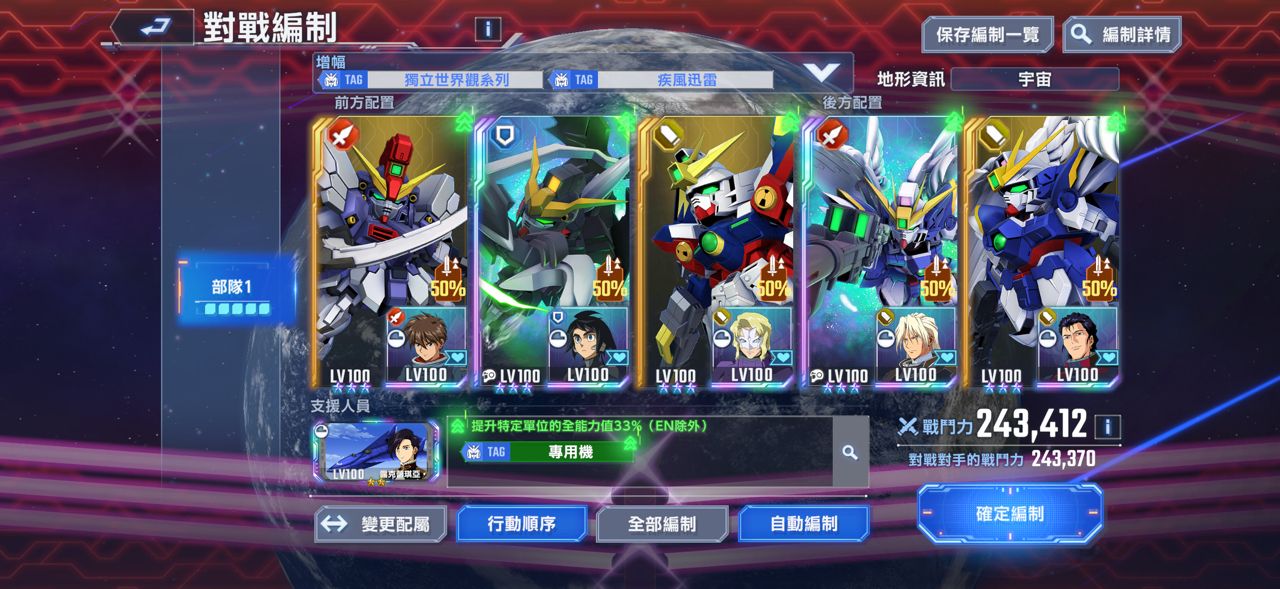Expand the 增幅 boost panel arrow
The height and width of the screenshot is (589, 1280).
coord(822,73)
